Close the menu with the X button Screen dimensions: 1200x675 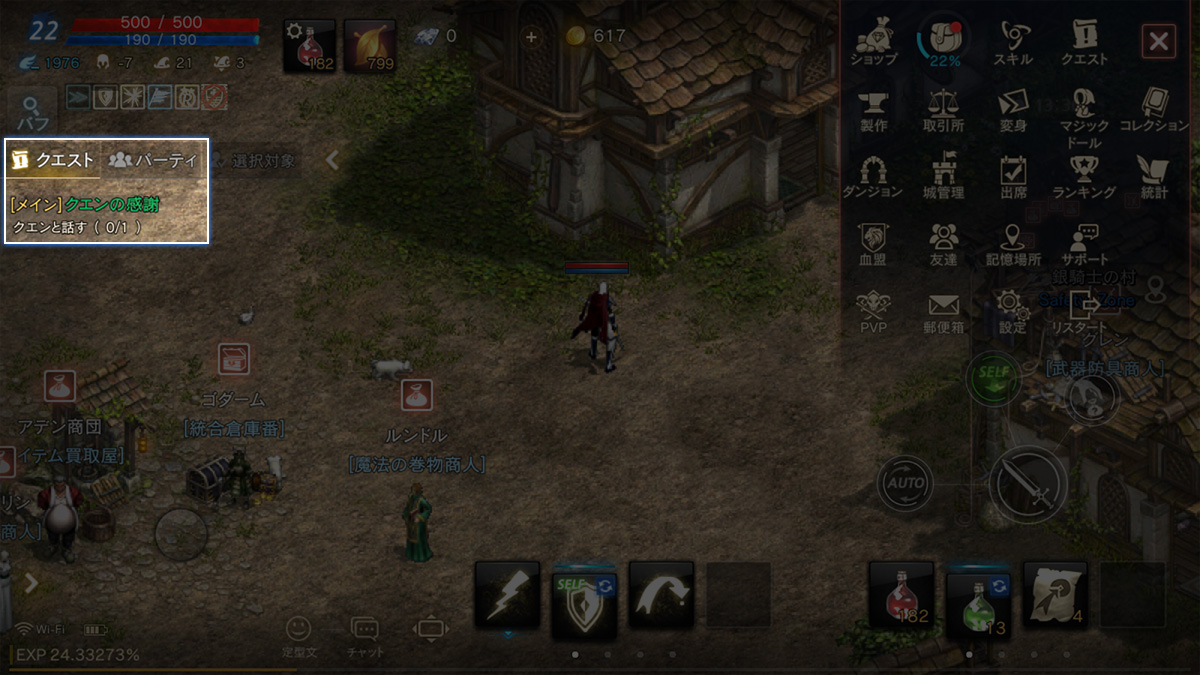tap(1158, 41)
